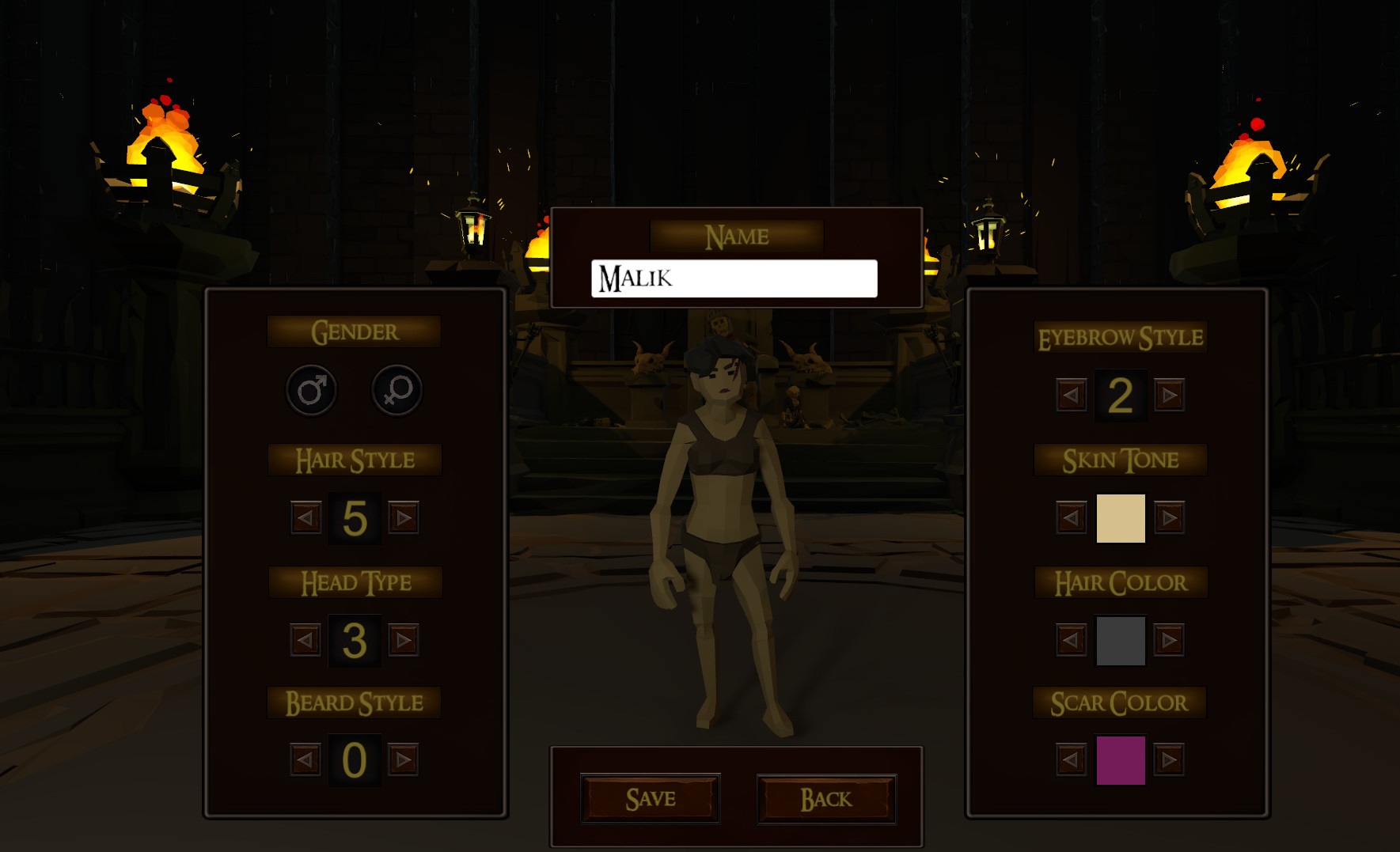Click the left arrow under Eyebrow Style
The width and height of the screenshot is (1400, 852).
(x=1070, y=396)
